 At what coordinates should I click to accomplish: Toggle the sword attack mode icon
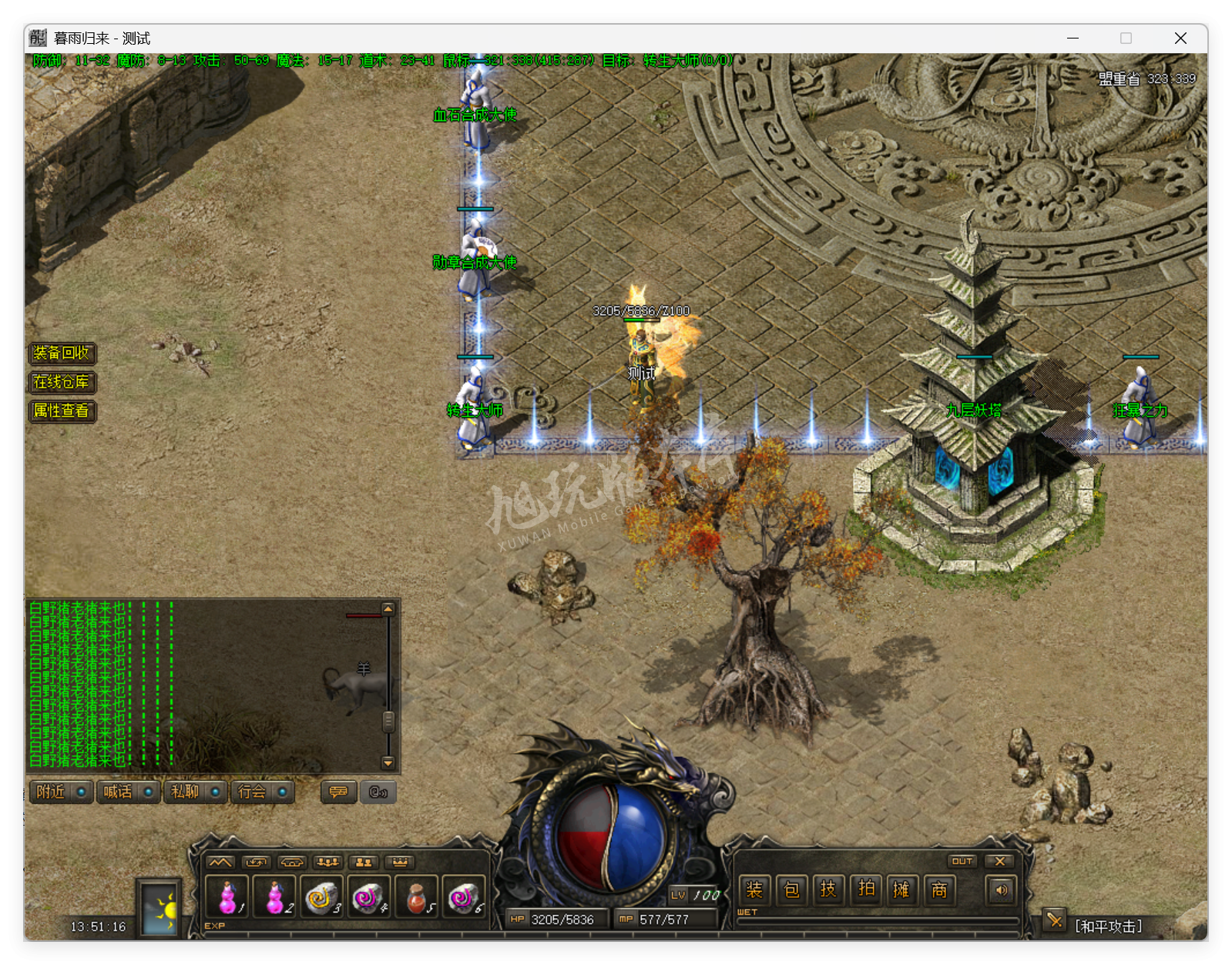[x=1053, y=920]
